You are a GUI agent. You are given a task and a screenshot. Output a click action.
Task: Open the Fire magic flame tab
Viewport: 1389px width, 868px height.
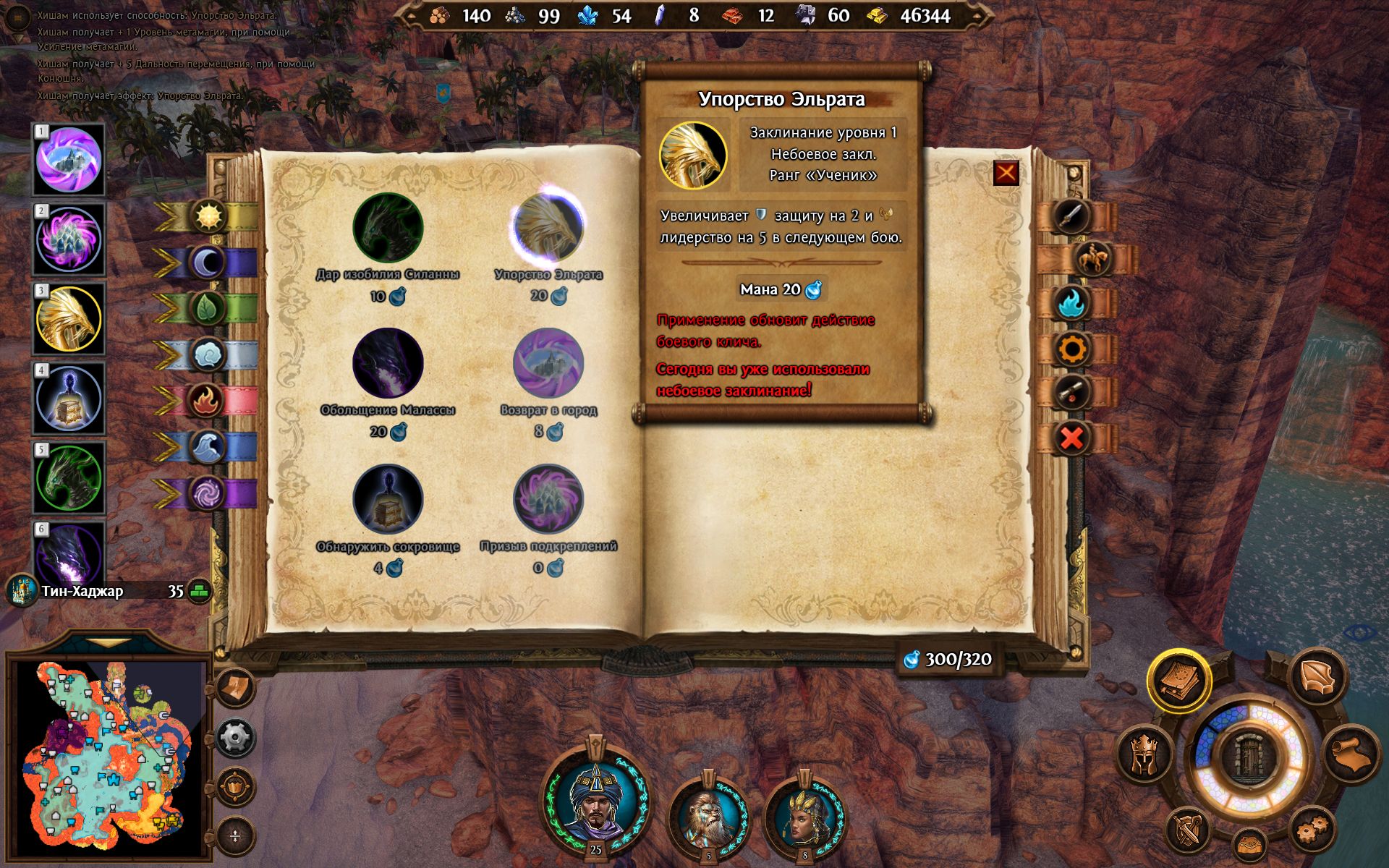[x=208, y=400]
